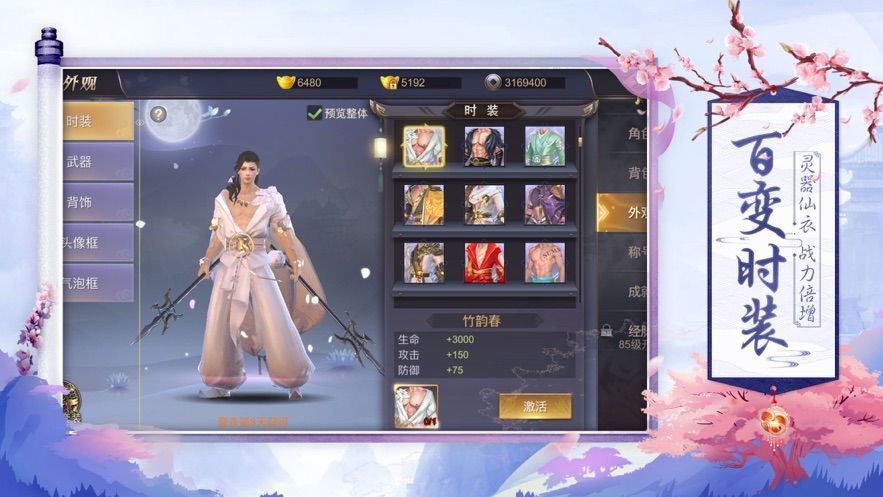Choose the dark black armor costume

[x=484, y=146]
